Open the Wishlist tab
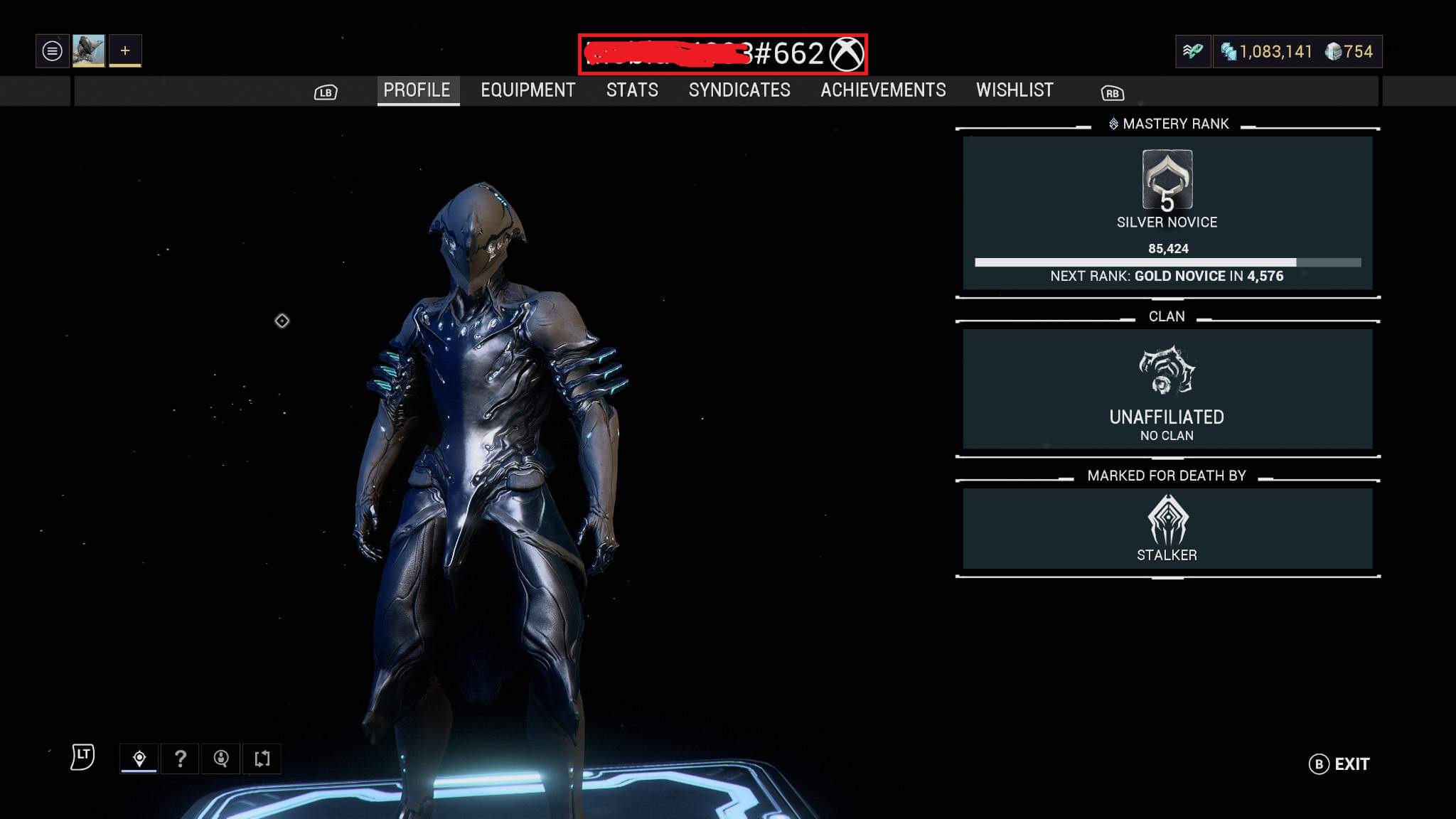 tap(1015, 90)
